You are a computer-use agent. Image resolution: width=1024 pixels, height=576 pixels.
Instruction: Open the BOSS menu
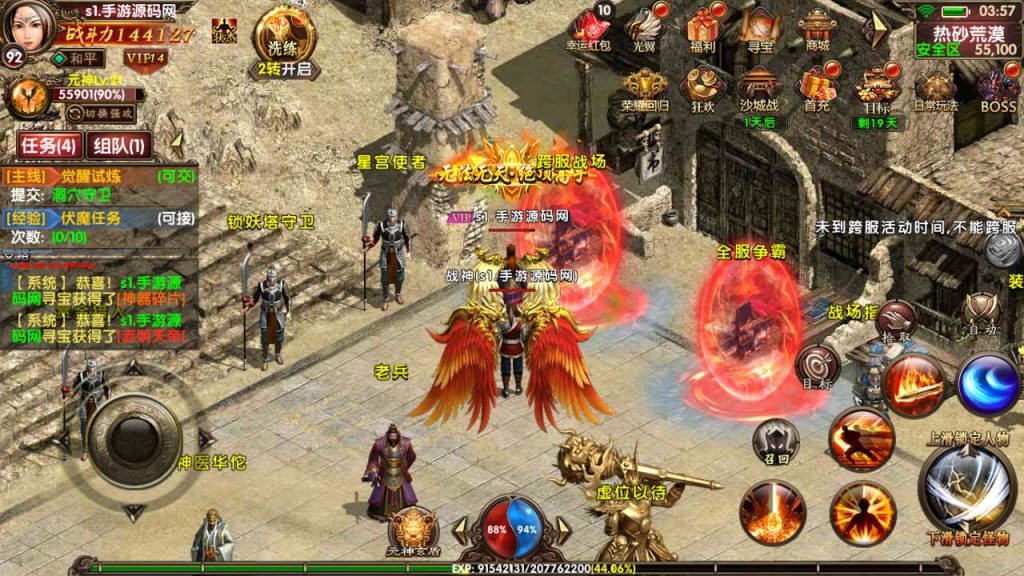pyautogui.click(x=997, y=90)
